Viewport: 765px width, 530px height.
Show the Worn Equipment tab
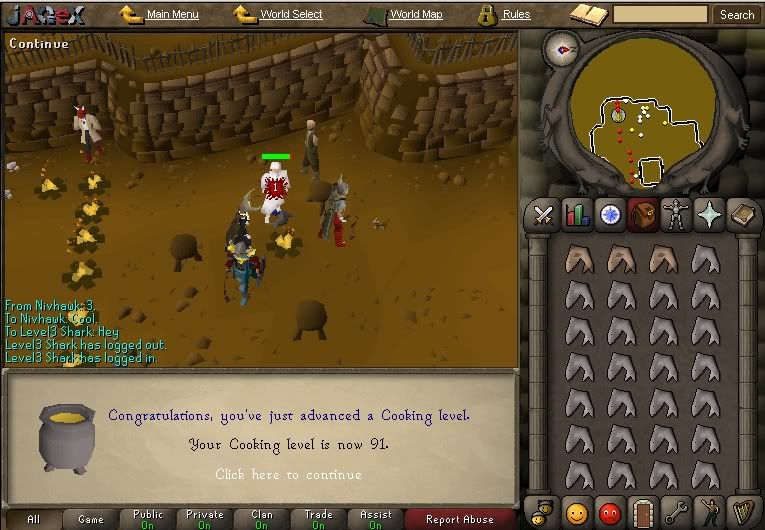[677, 215]
